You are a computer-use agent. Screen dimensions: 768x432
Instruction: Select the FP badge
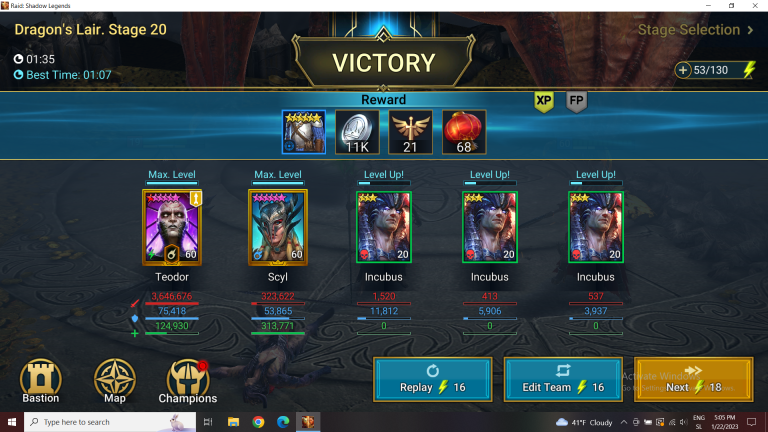point(576,101)
